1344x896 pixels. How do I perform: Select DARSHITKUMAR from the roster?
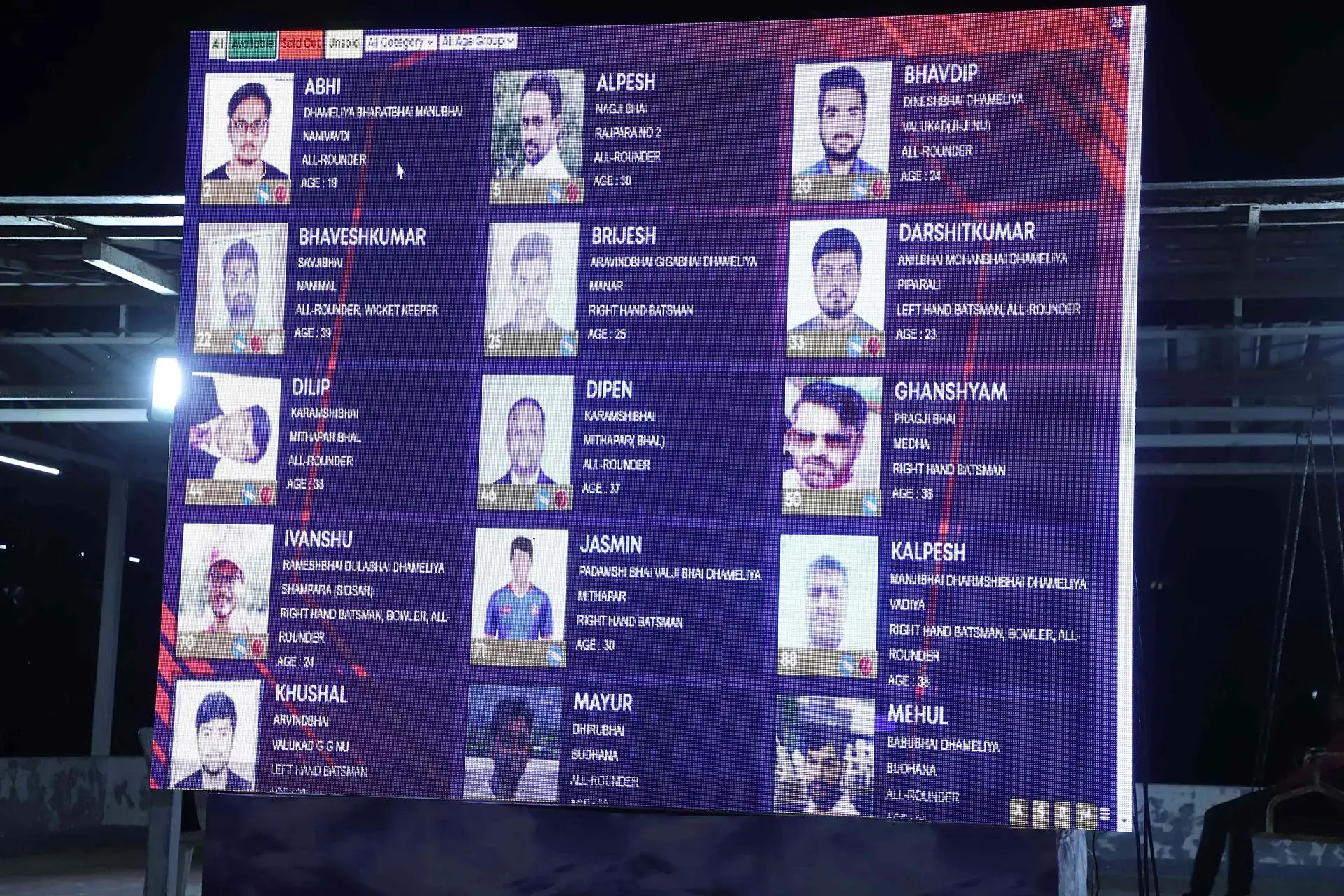point(966,232)
